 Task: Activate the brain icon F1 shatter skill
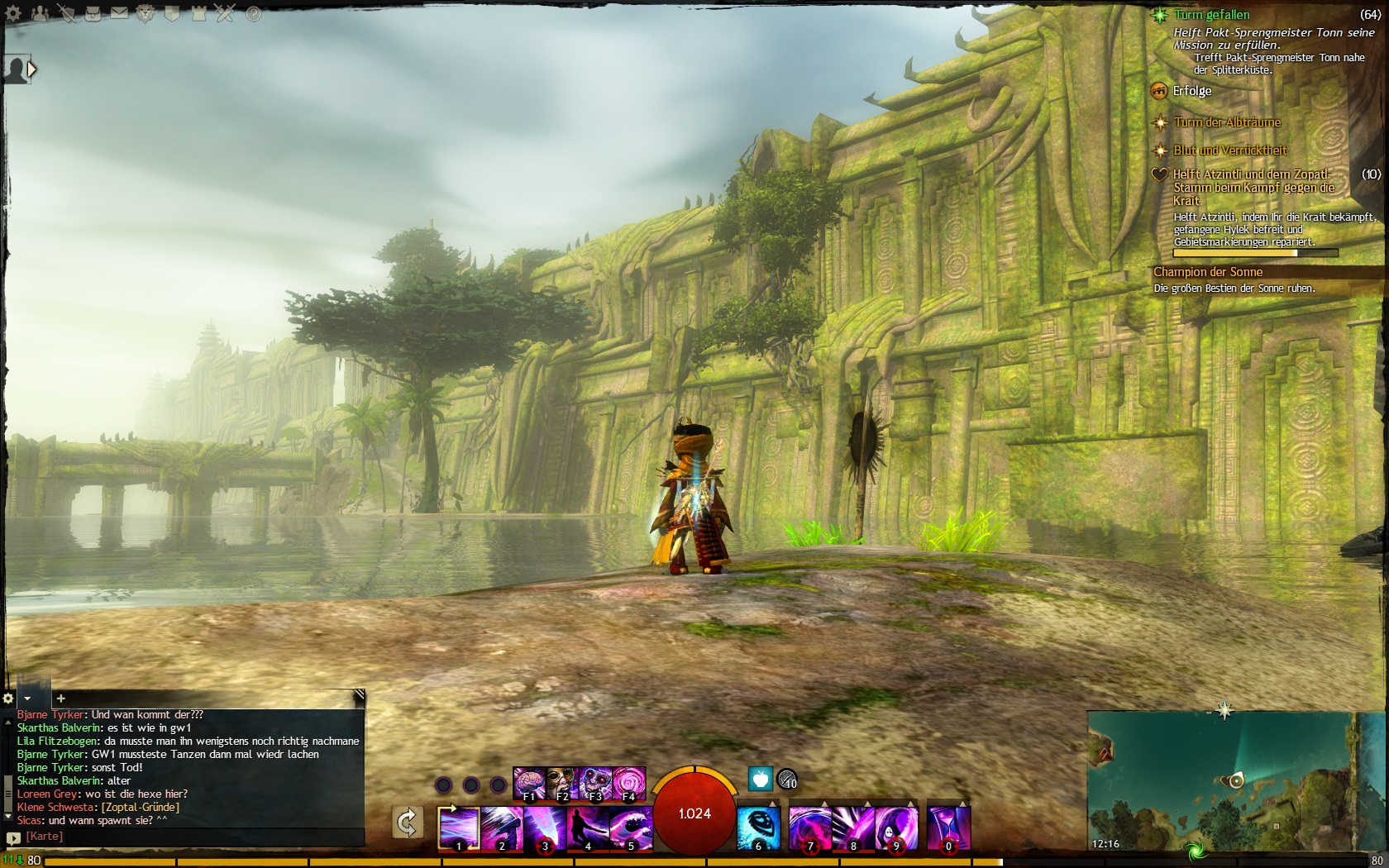pos(528,782)
